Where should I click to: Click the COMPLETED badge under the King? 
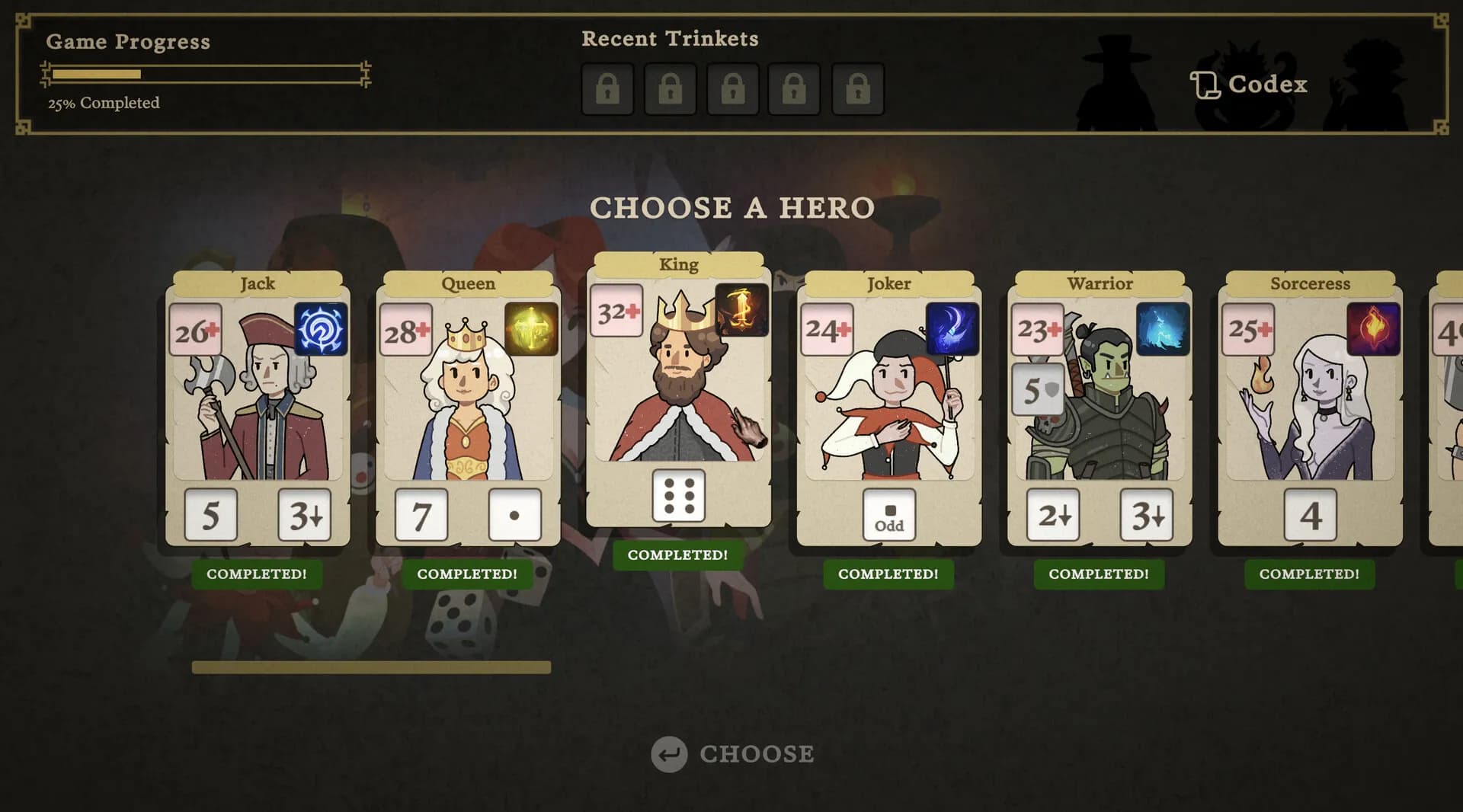coord(677,555)
